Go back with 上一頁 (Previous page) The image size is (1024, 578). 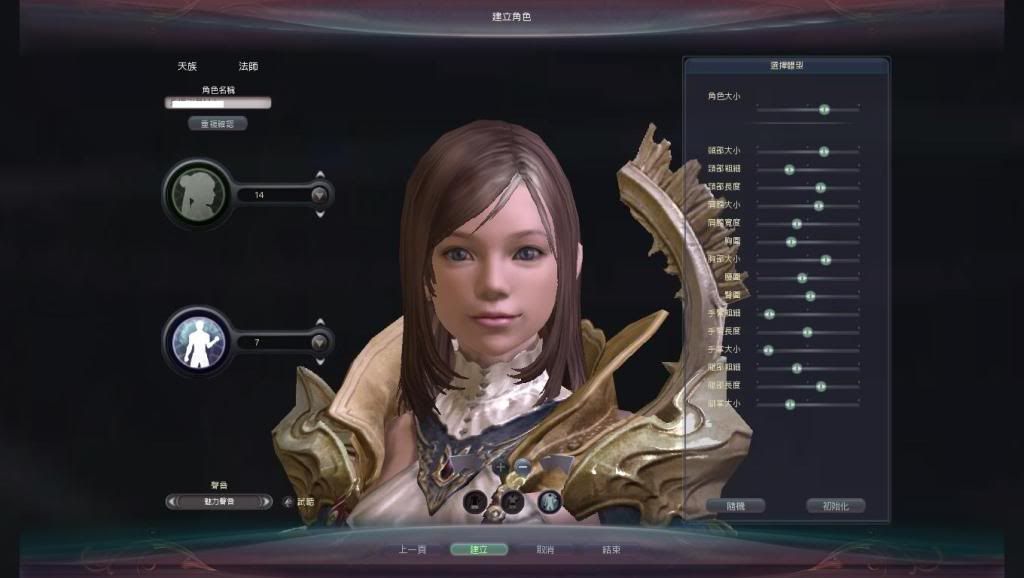coord(413,549)
